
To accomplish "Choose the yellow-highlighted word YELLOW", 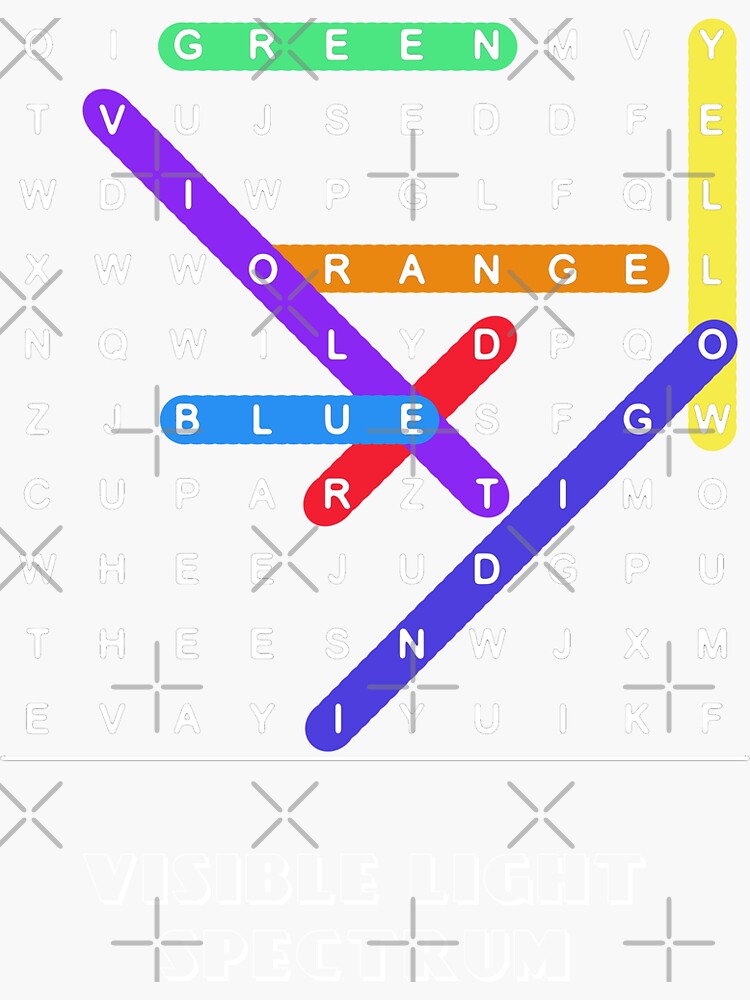I will pos(712,234).
